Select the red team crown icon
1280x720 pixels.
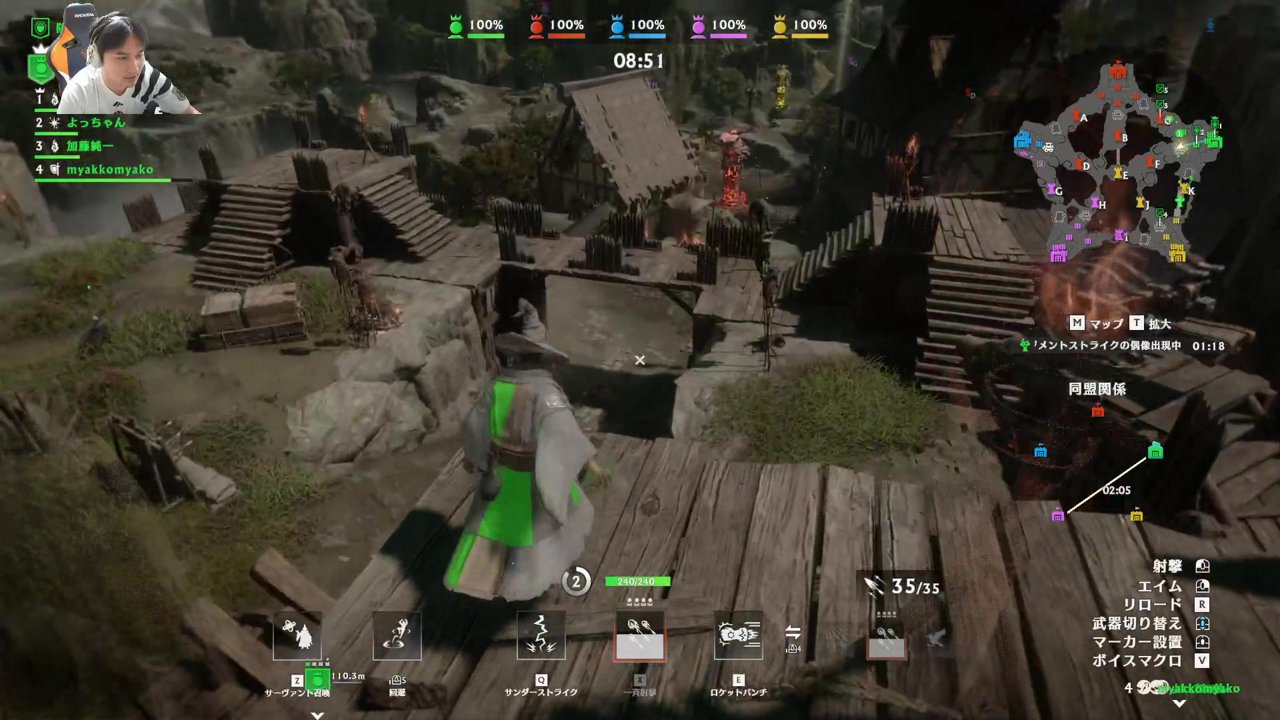[x=536, y=27]
